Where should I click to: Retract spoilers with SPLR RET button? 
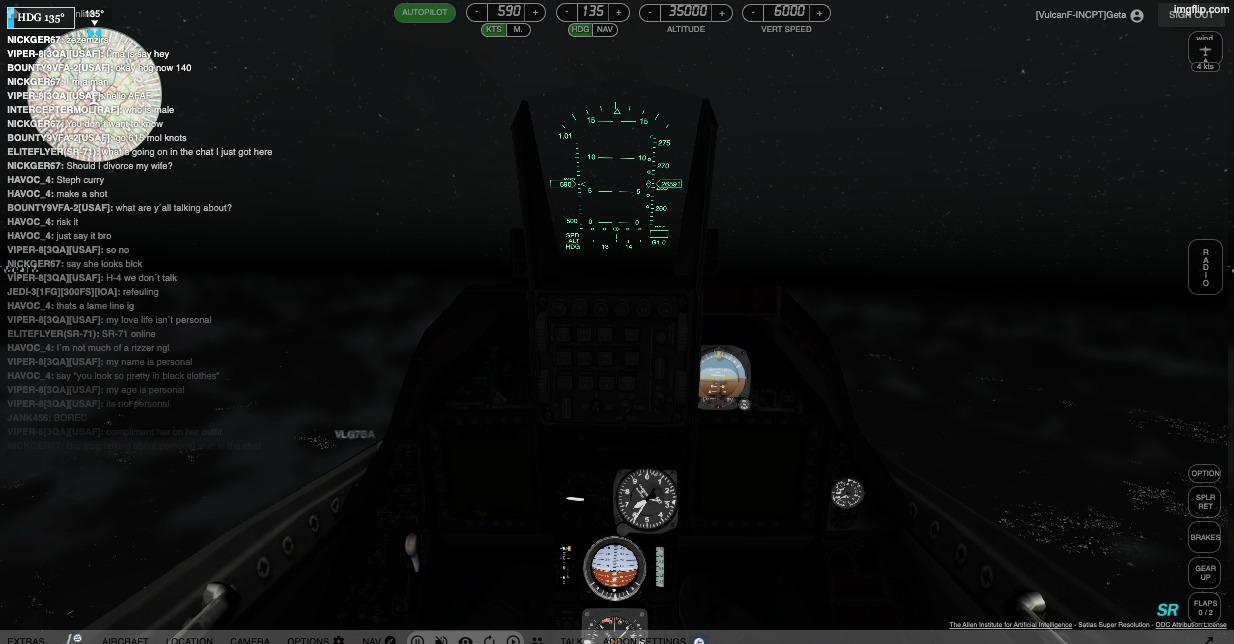point(1205,502)
